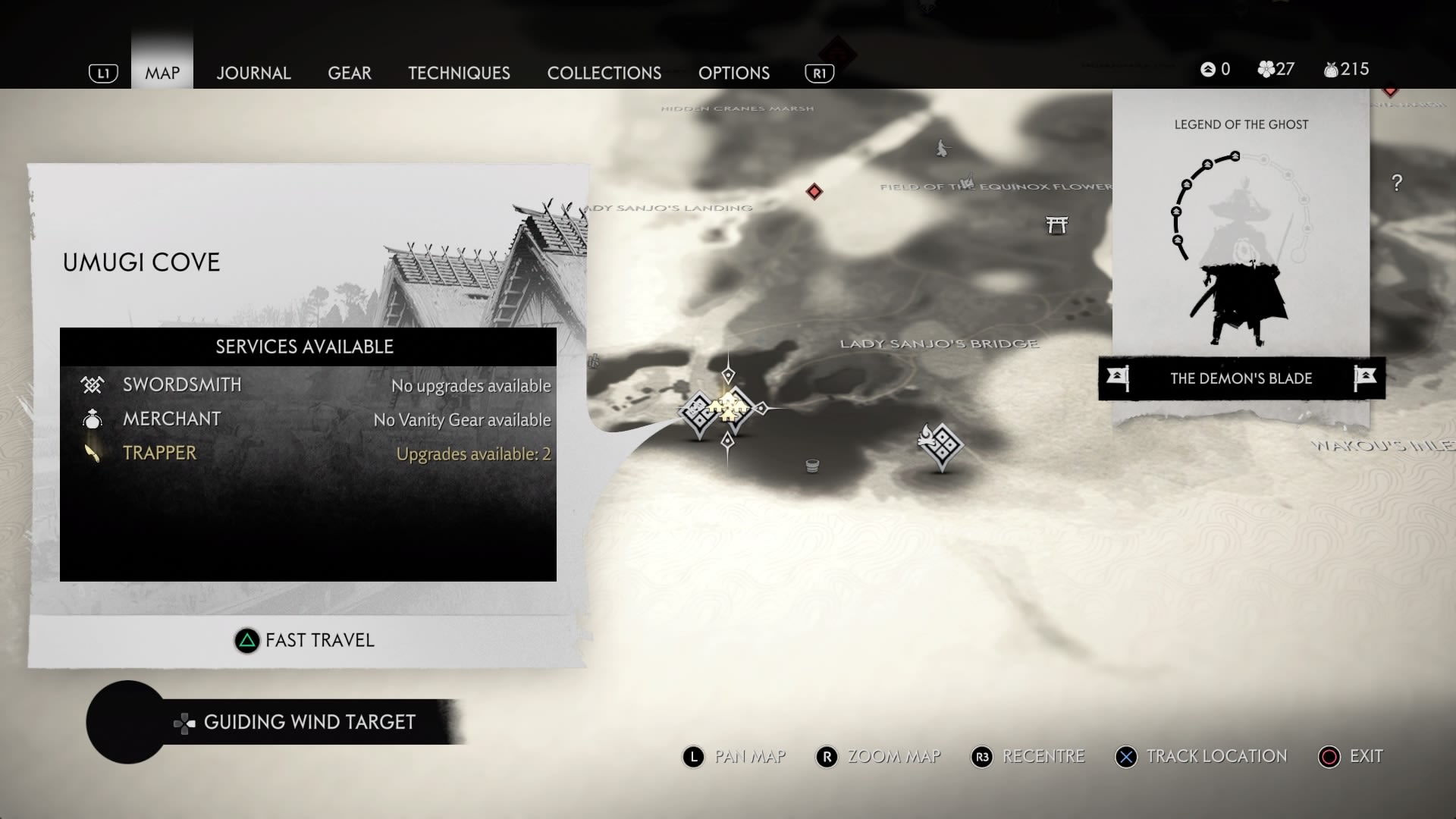Click the torii gate shrine map marker

click(1056, 224)
